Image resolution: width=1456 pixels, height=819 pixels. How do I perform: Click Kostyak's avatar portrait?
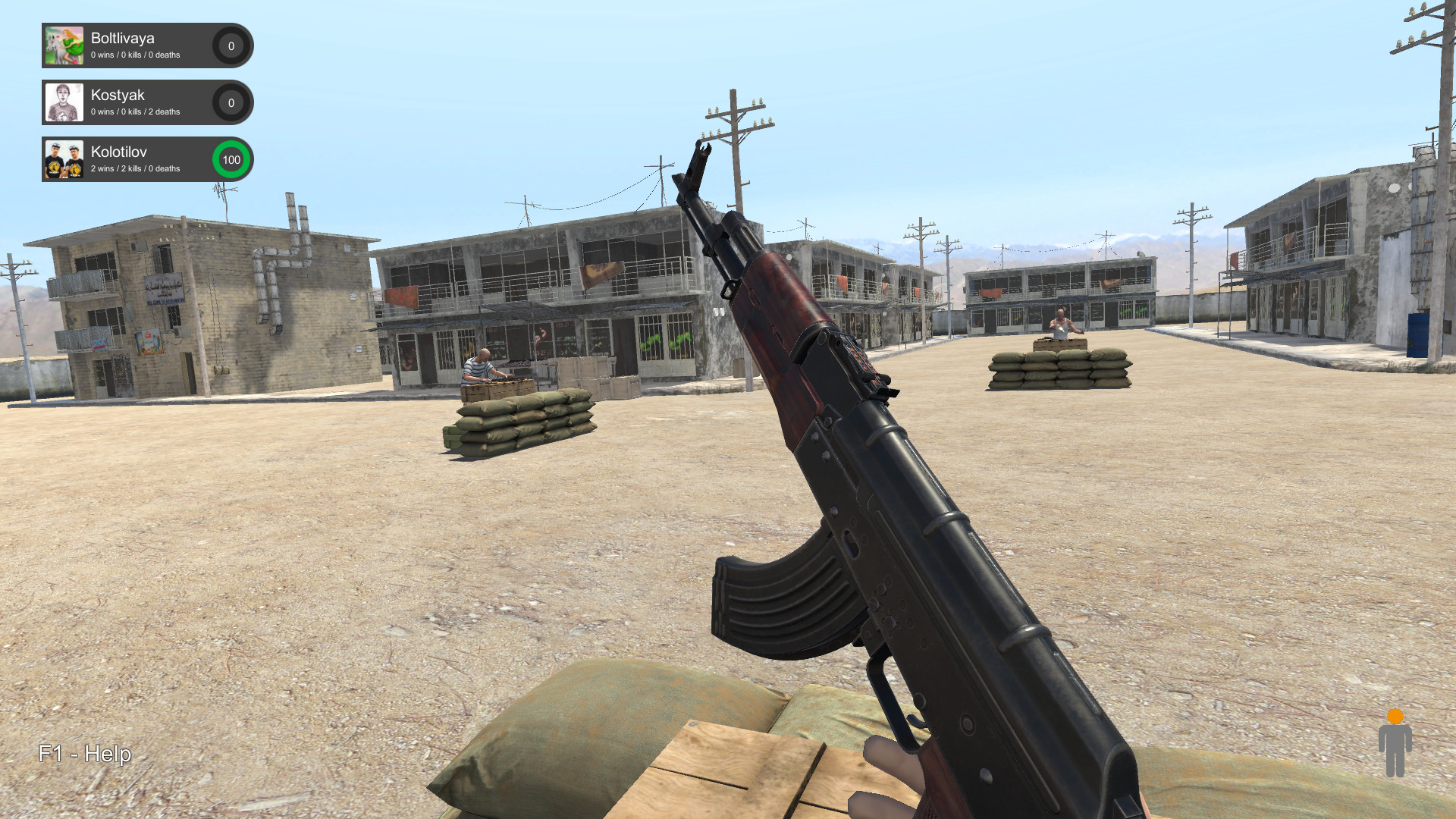click(x=64, y=102)
